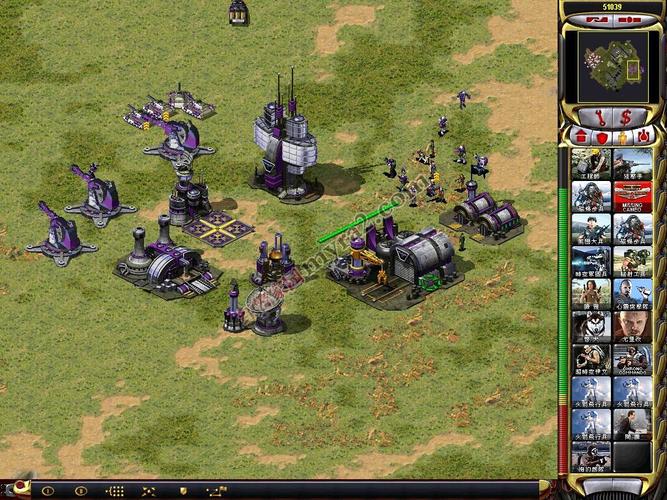The image size is (667, 500).
Task: Switch to the defenses shield tab
Action: click(x=598, y=136)
